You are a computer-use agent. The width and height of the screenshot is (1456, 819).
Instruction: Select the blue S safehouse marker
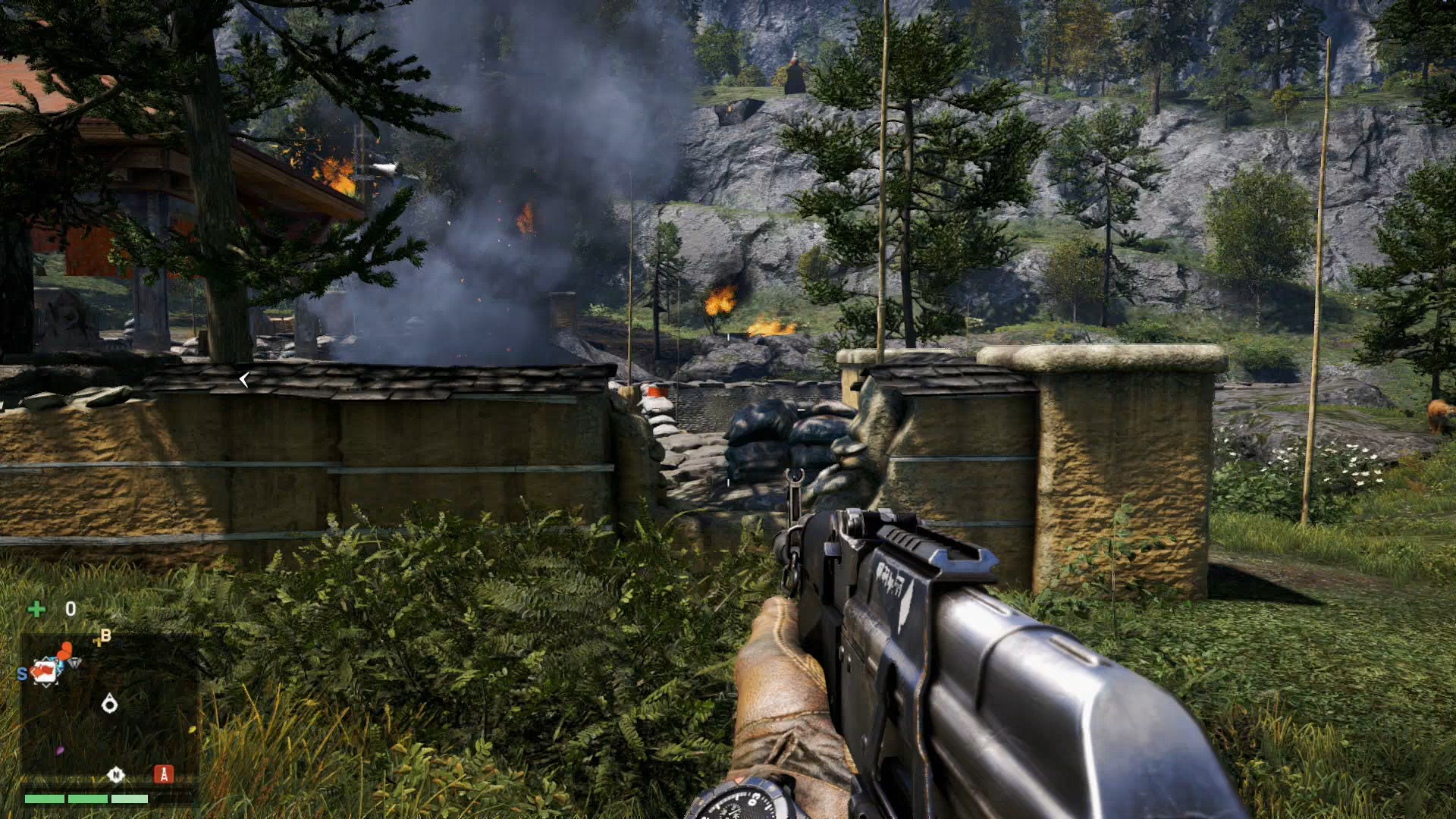21,673
